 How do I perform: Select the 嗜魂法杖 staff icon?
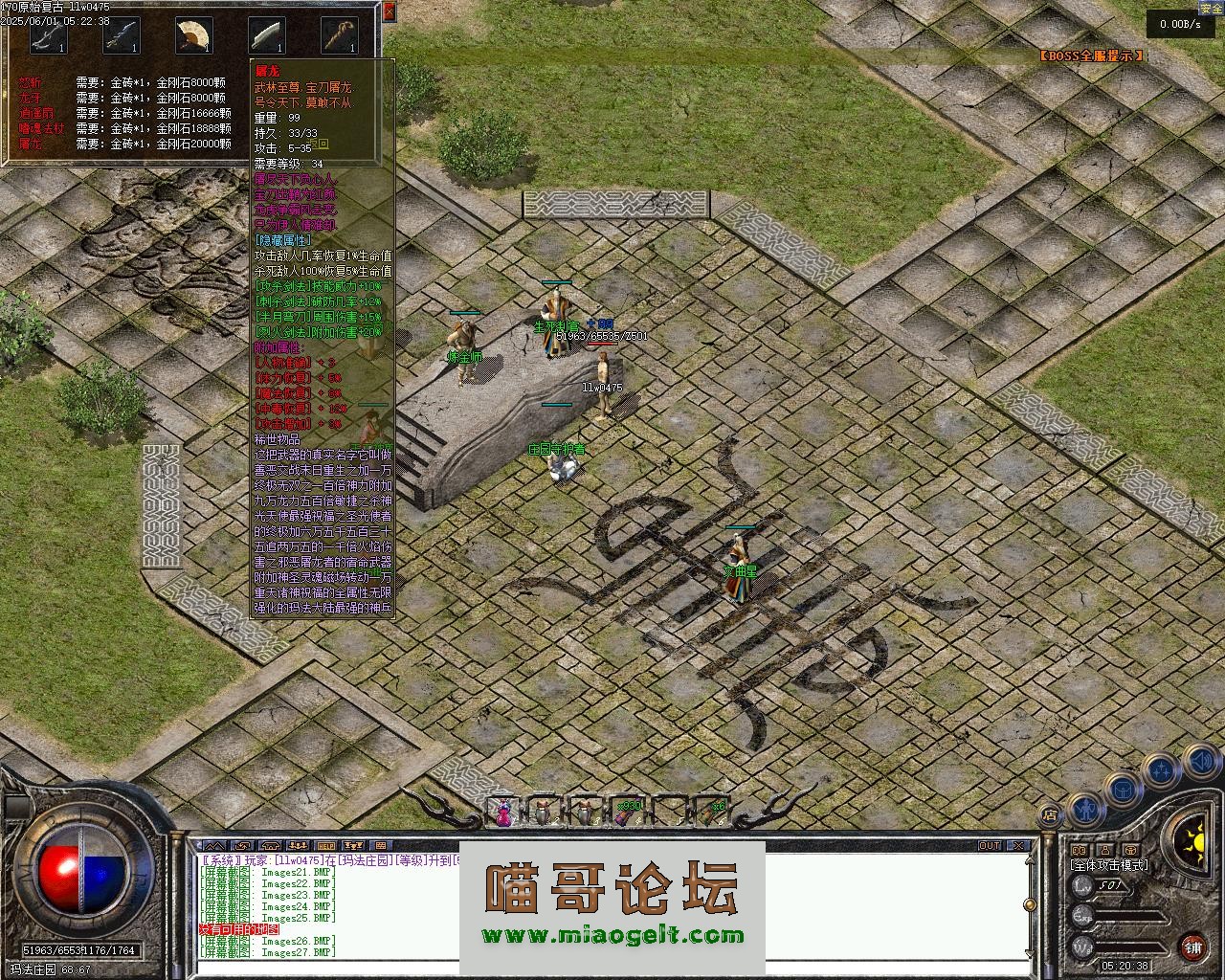click(x=339, y=35)
